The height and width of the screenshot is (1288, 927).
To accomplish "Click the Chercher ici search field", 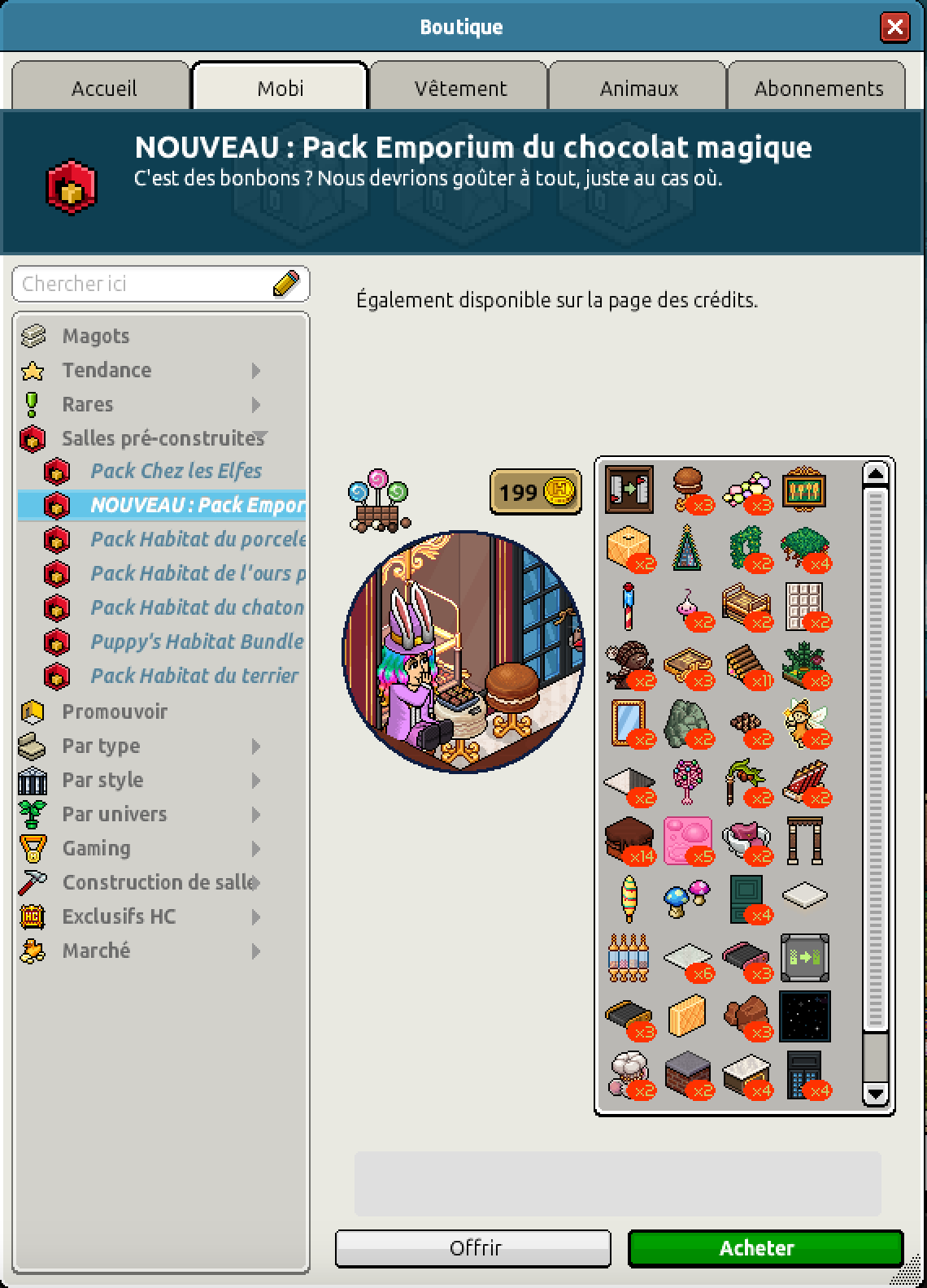I will [146, 284].
